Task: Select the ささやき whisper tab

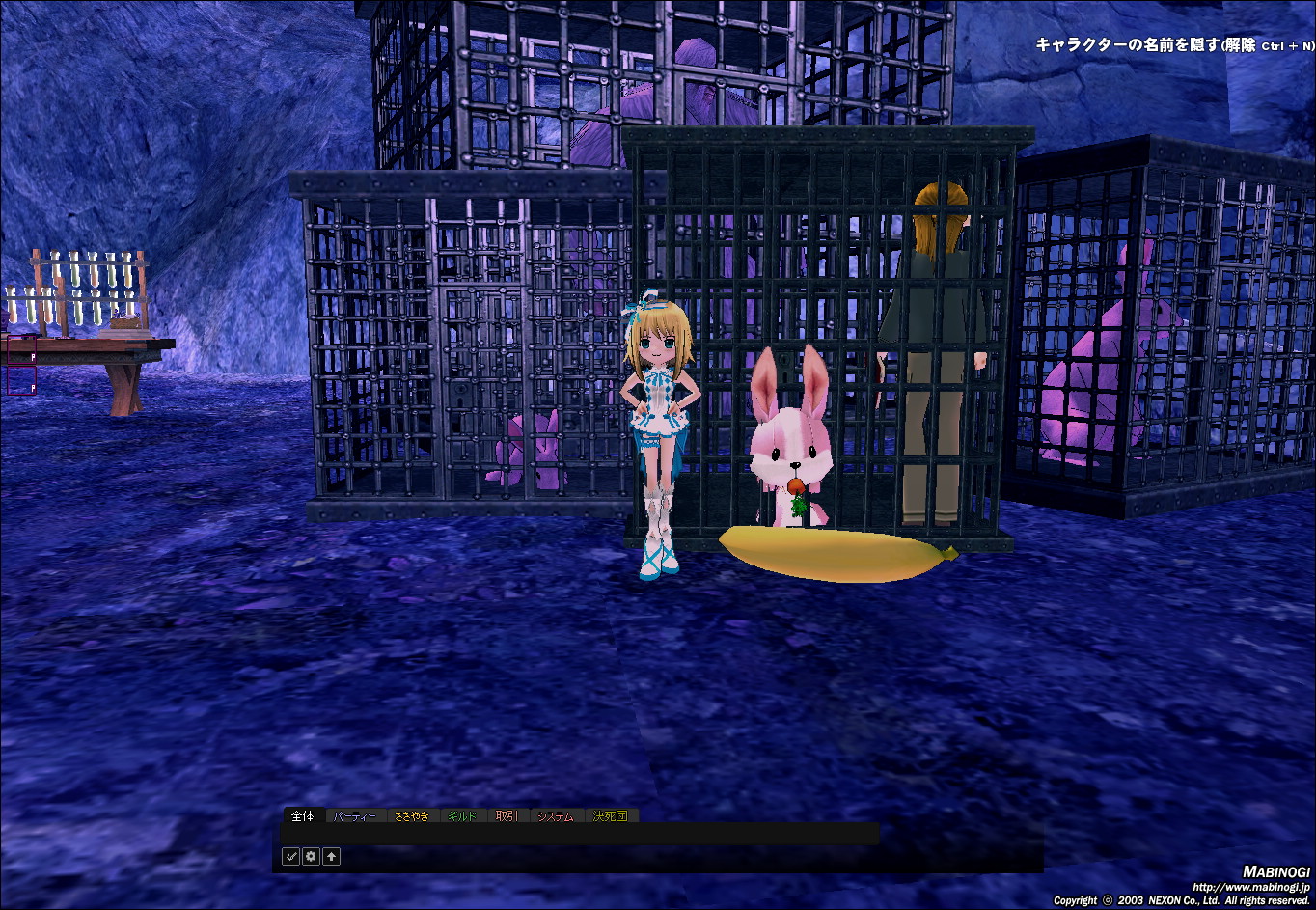Action: 412,816
